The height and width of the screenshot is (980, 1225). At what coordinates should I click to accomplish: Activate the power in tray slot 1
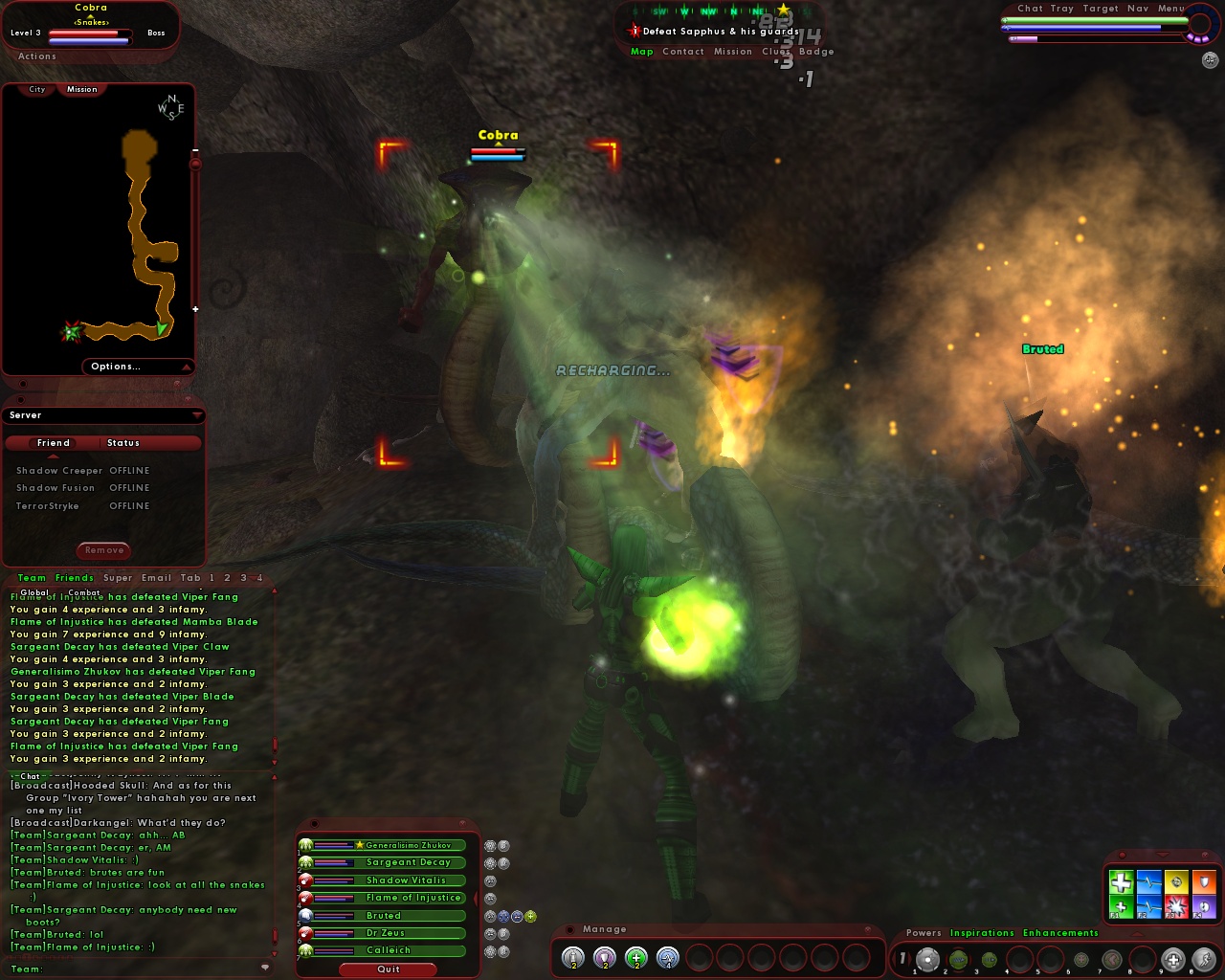[927, 958]
